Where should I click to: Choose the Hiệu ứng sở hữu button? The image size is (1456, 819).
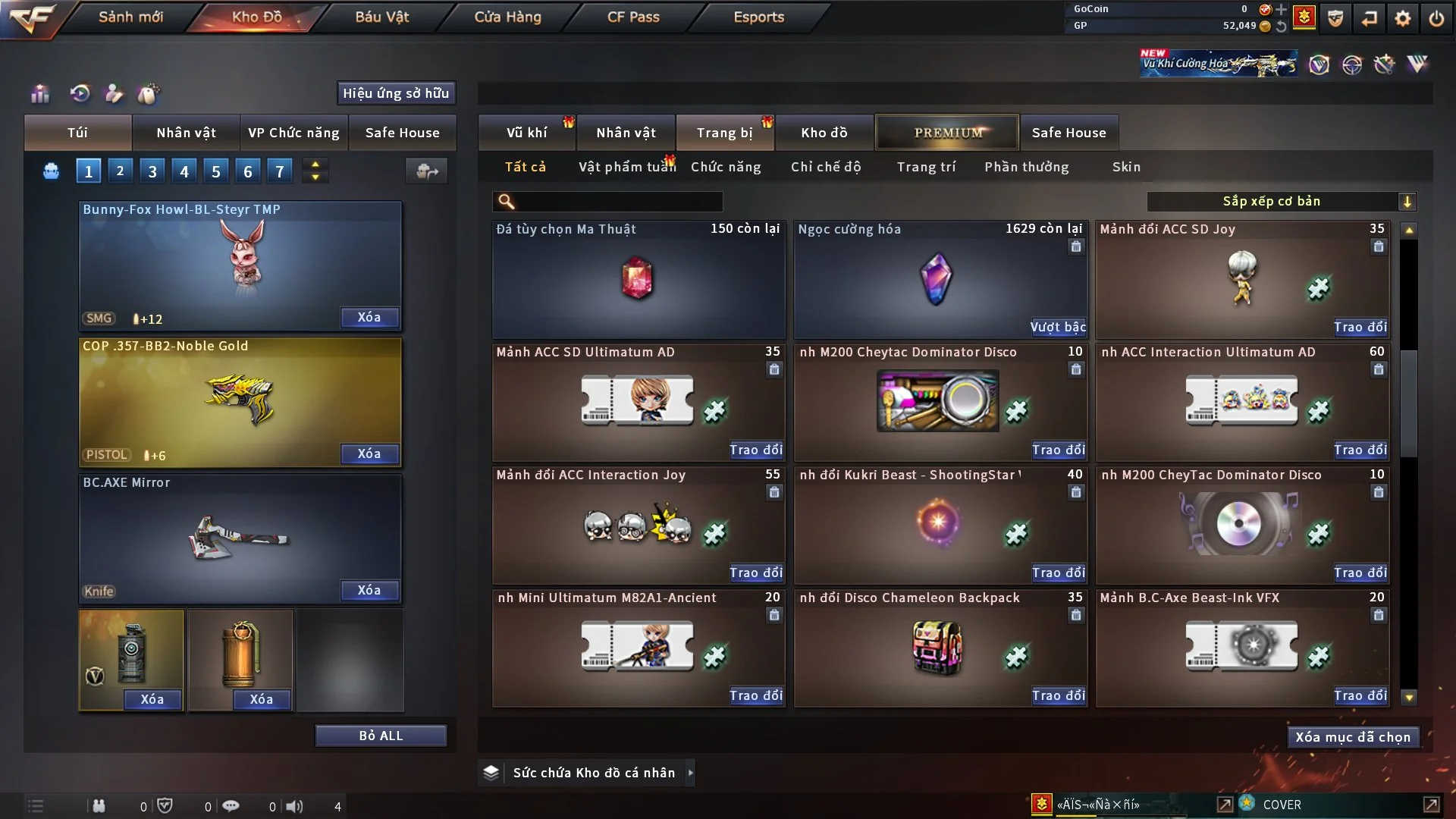pyautogui.click(x=396, y=93)
